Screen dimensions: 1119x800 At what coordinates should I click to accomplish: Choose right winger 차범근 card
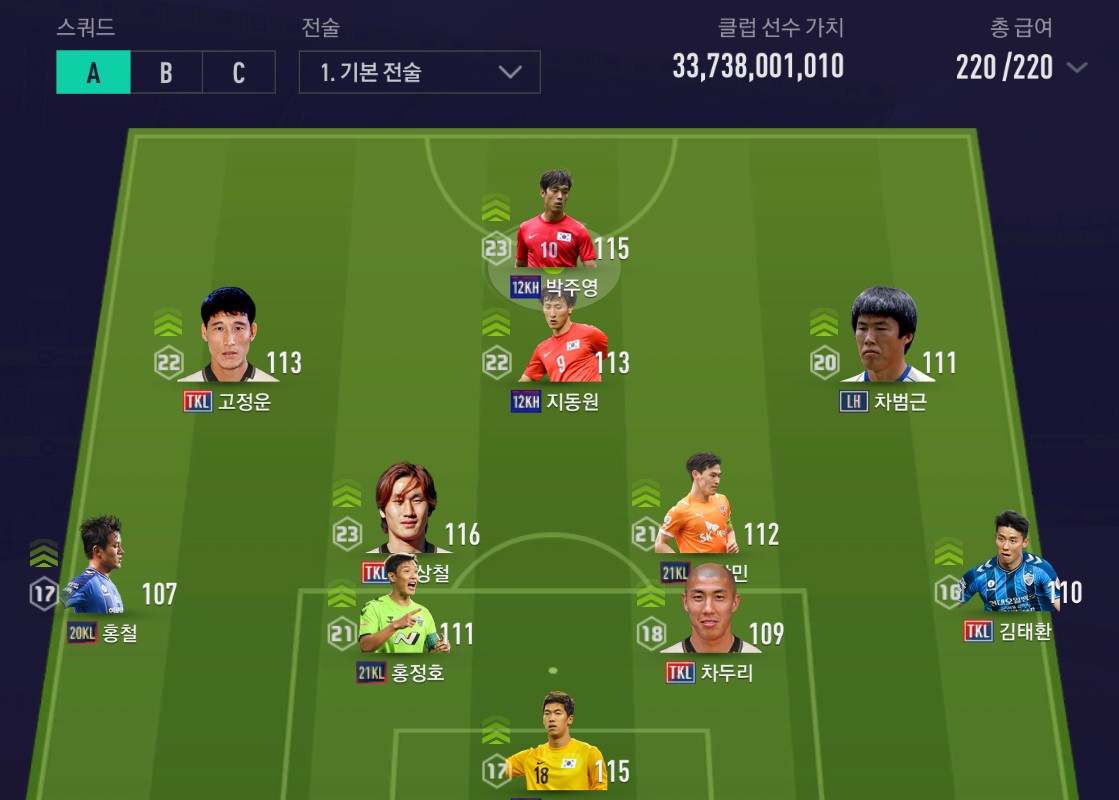(x=884, y=340)
